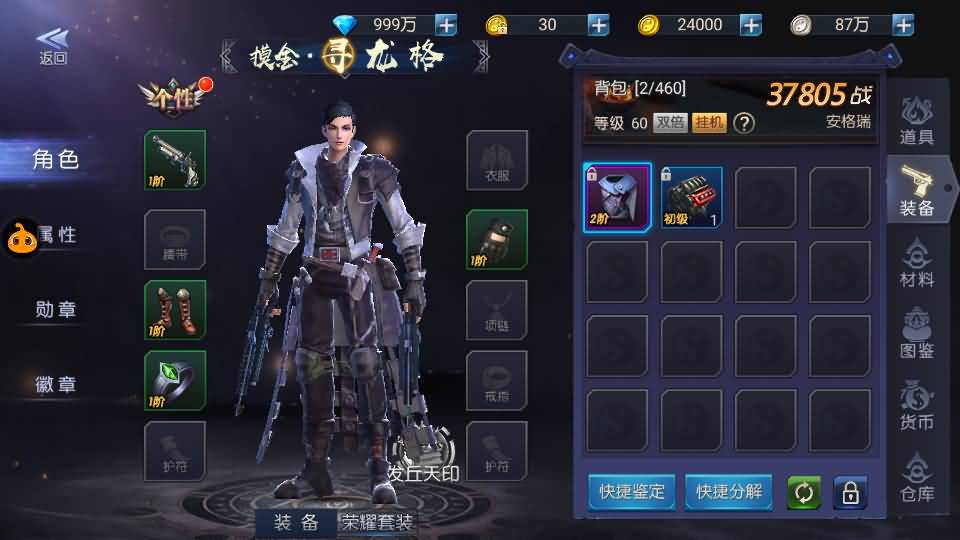Refresh the backpack with the green arrows button
Image resolution: width=960 pixels, height=540 pixels.
coord(803,493)
